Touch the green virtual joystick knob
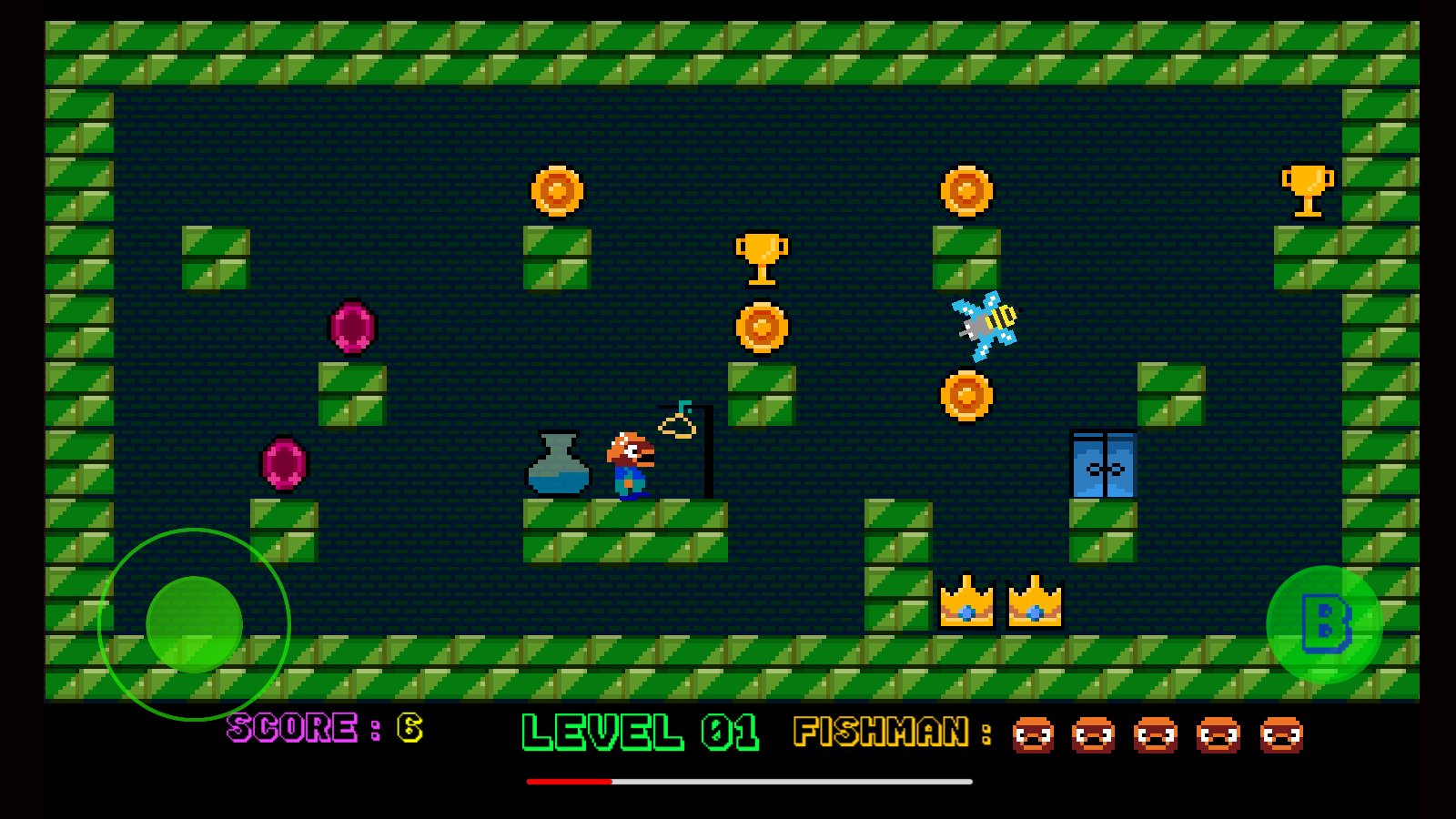 coord(194,624)
